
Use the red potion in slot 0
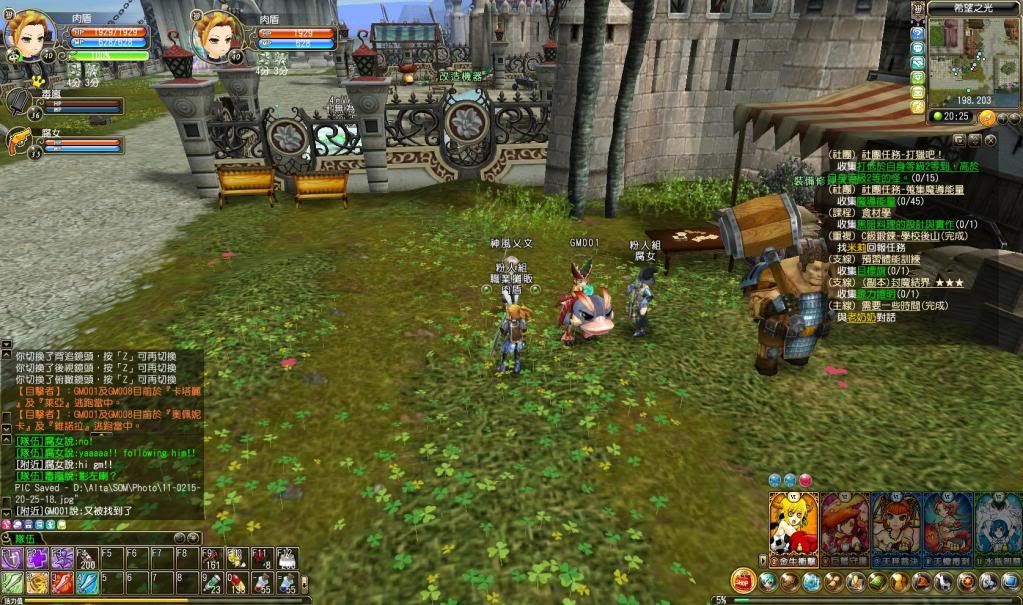(235, 582)
